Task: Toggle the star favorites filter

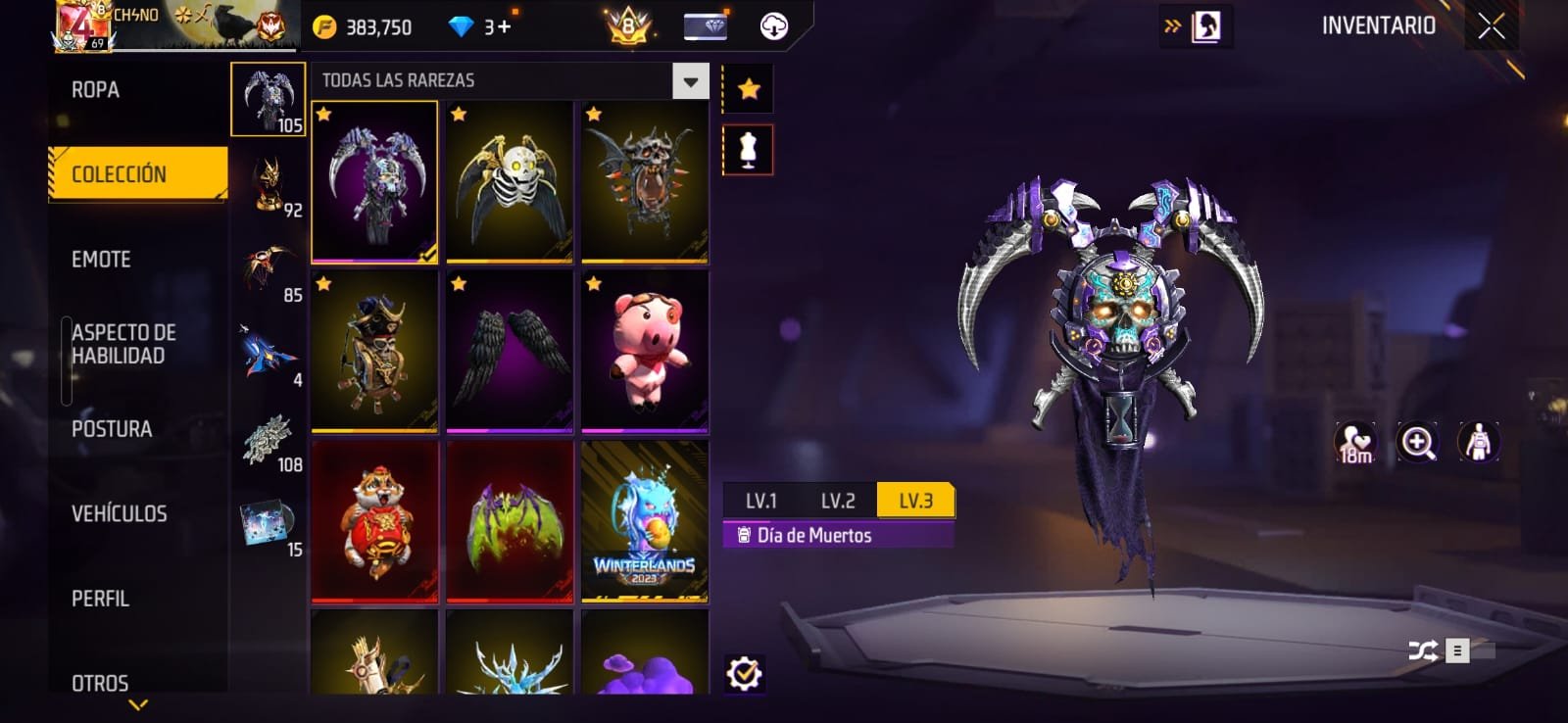Action: coord(749,89)
